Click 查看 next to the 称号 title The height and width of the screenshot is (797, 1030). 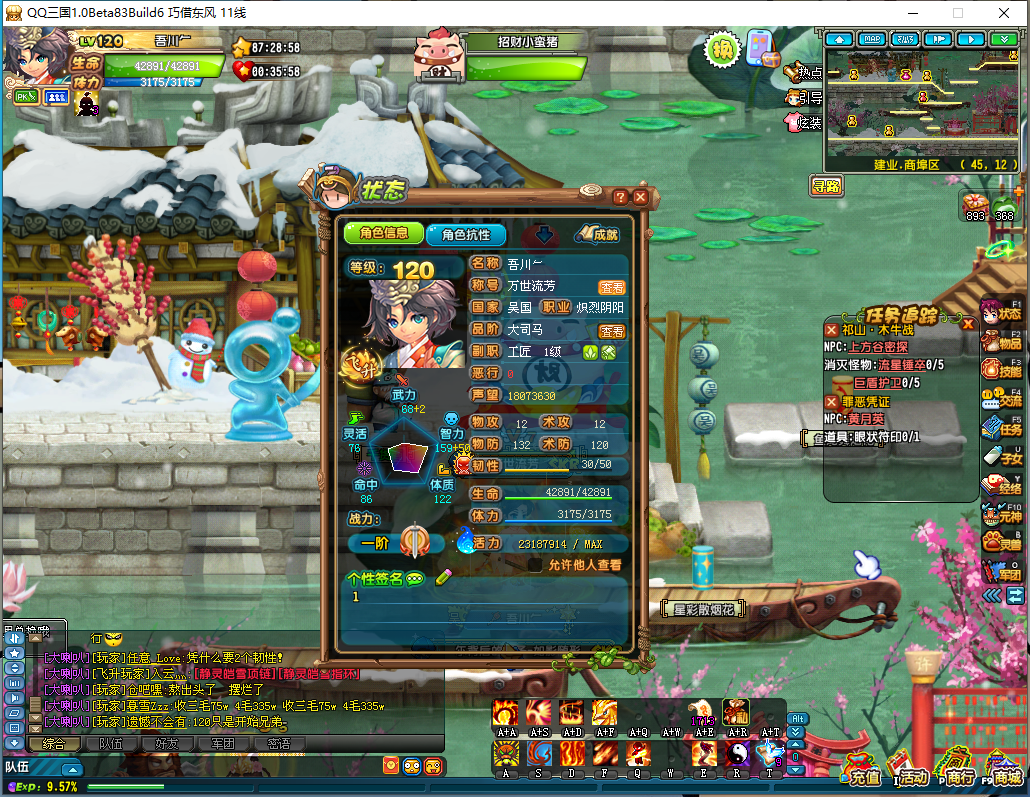pyautogui.click(x=611, y=287)
